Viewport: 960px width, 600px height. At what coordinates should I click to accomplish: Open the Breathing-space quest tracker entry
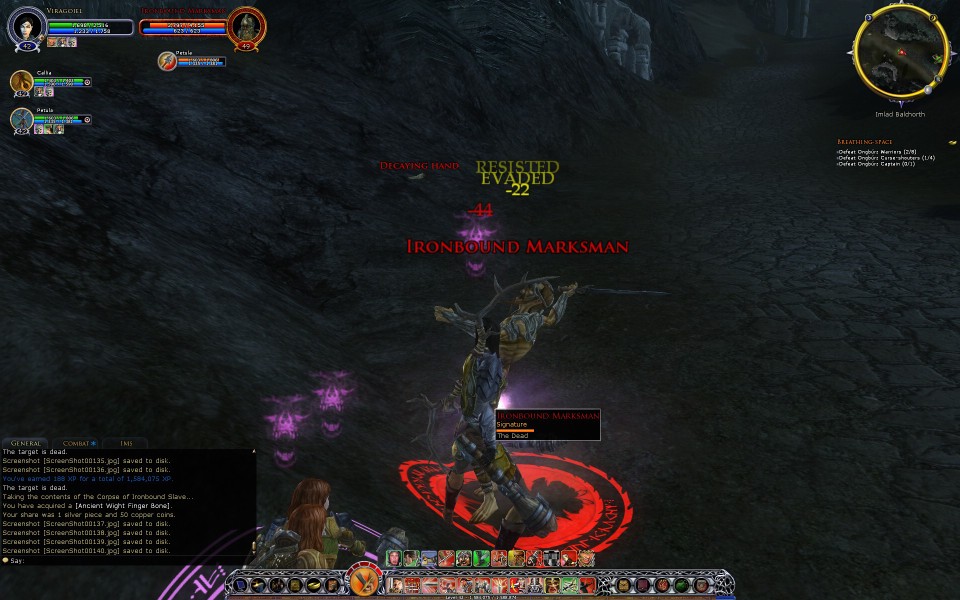864,142
